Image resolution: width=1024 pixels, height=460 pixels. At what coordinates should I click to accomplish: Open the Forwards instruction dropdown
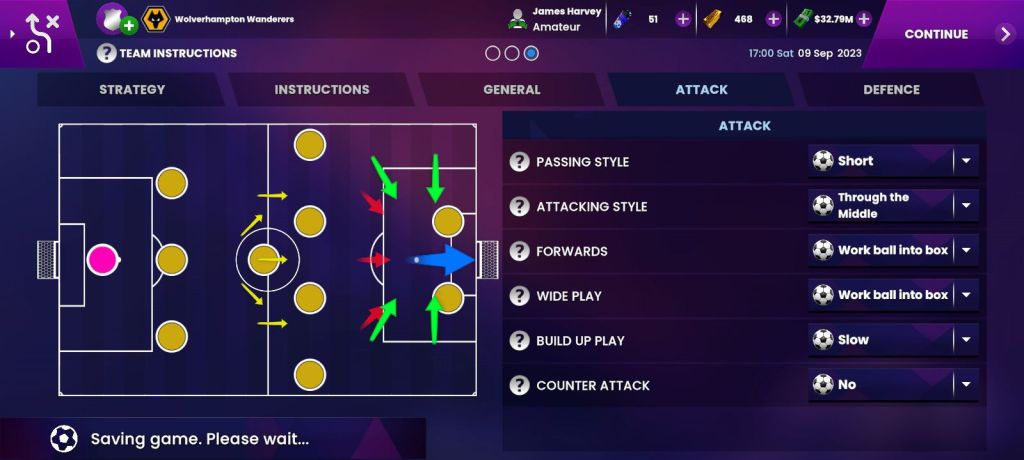point(893,250)
